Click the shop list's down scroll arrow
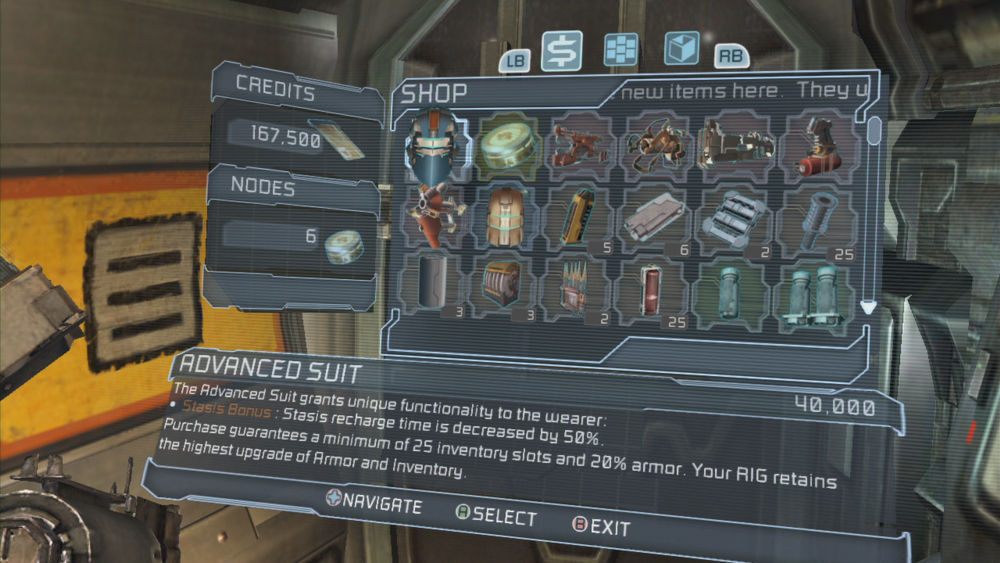This screenshot has width=1000, height=563. pos(868,309)
